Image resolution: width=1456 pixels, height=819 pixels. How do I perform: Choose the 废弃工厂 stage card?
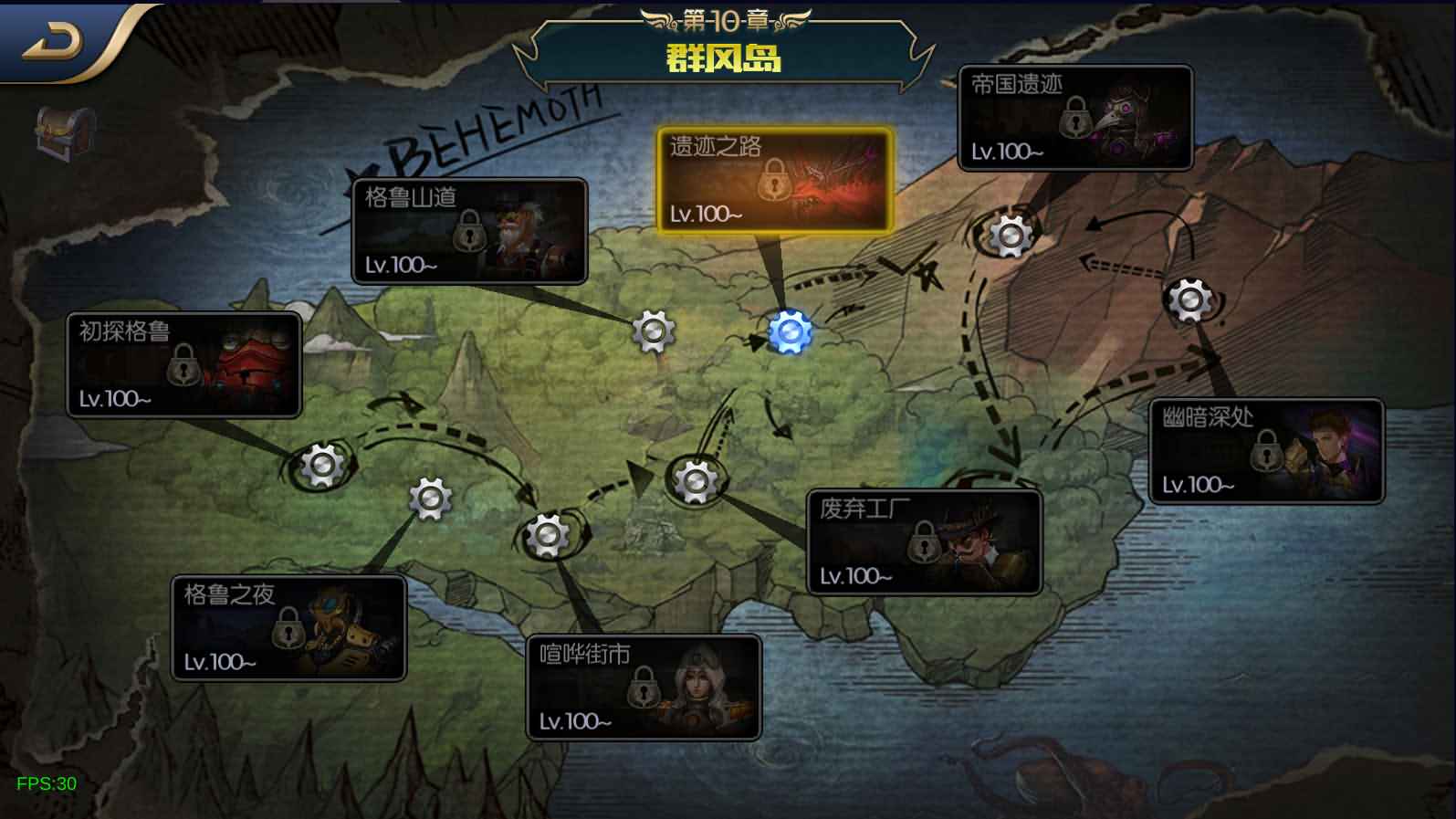point(924,542)
